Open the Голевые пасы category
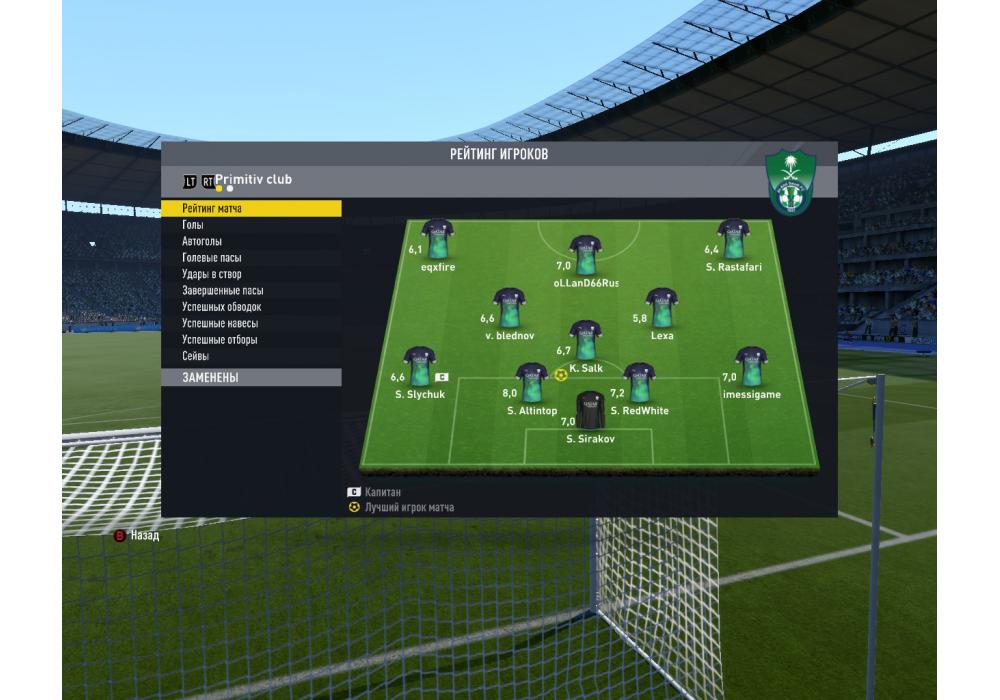1000x700 pixels. click(211, 258)
